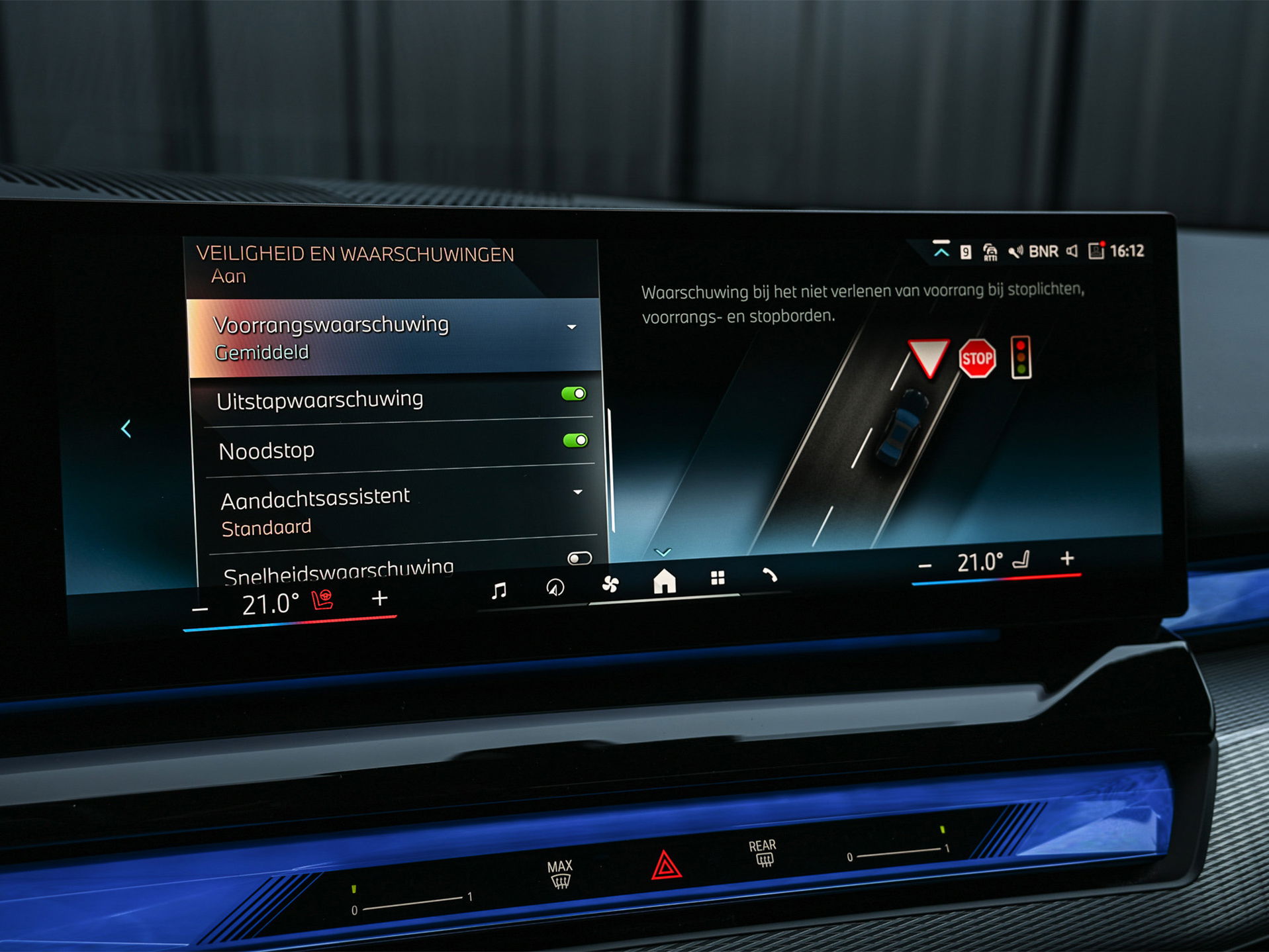Raise driver temperature with the left plus
The image size is (1269, 952).
click(x=379, y=599)
